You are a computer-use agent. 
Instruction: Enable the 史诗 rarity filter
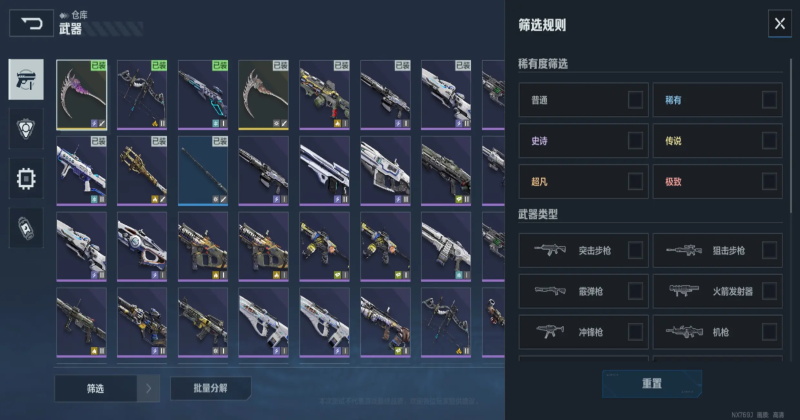tap(635, 141)
